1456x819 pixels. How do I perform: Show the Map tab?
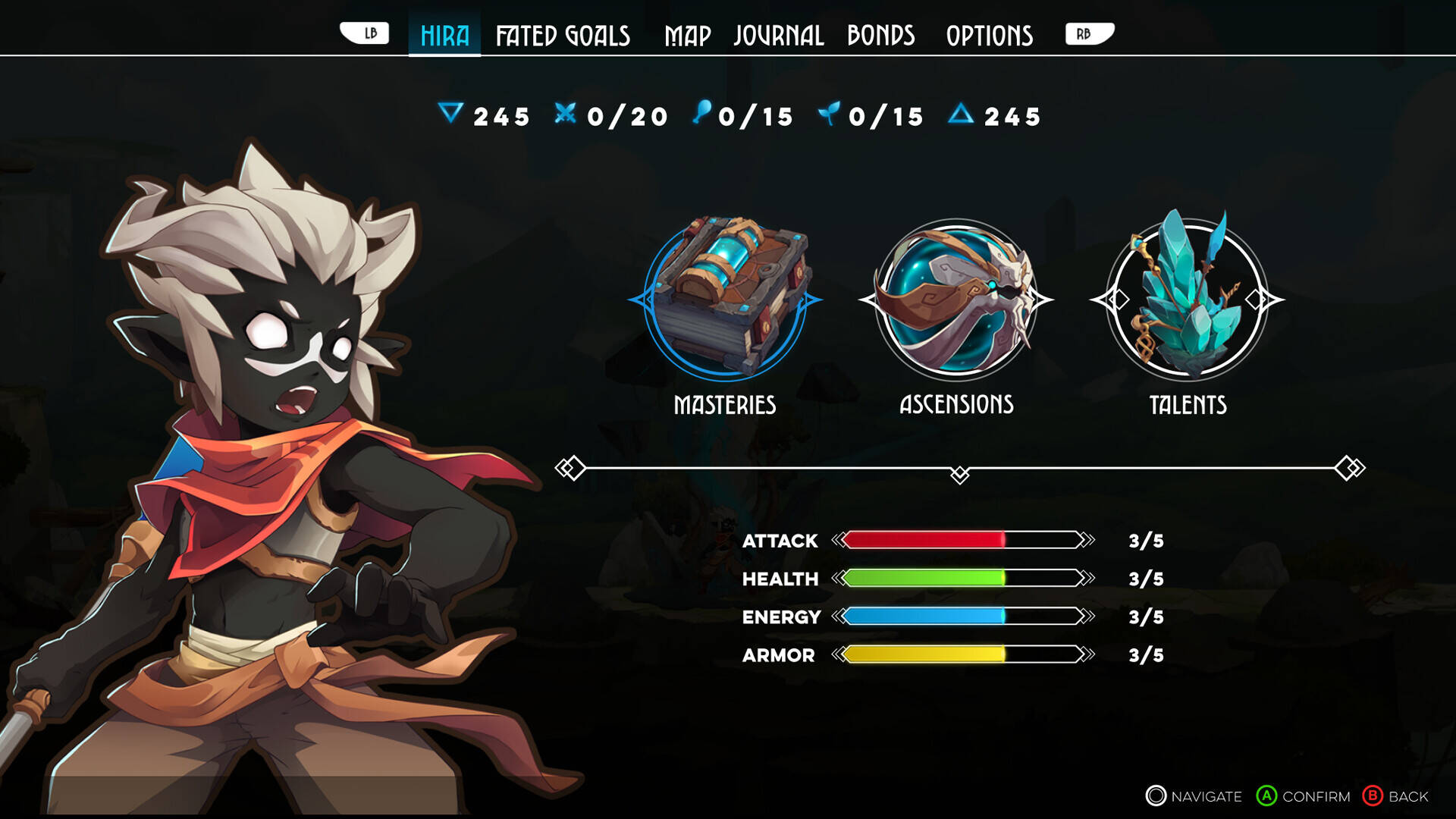687,36
